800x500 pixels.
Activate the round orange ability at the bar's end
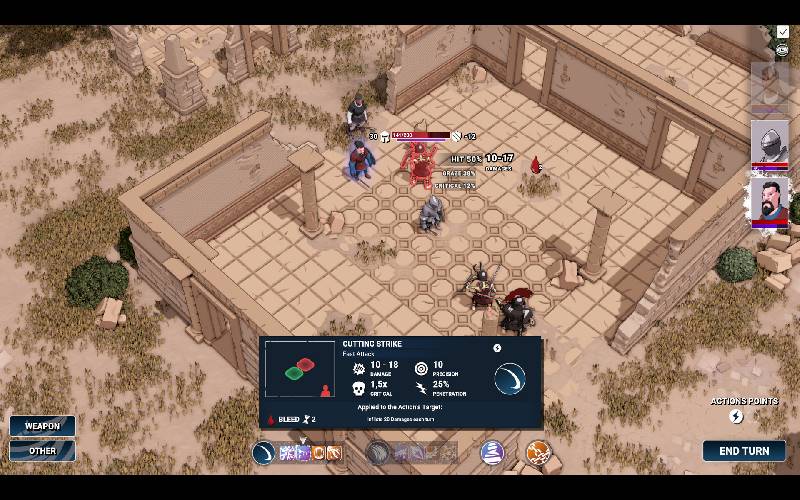538,453
